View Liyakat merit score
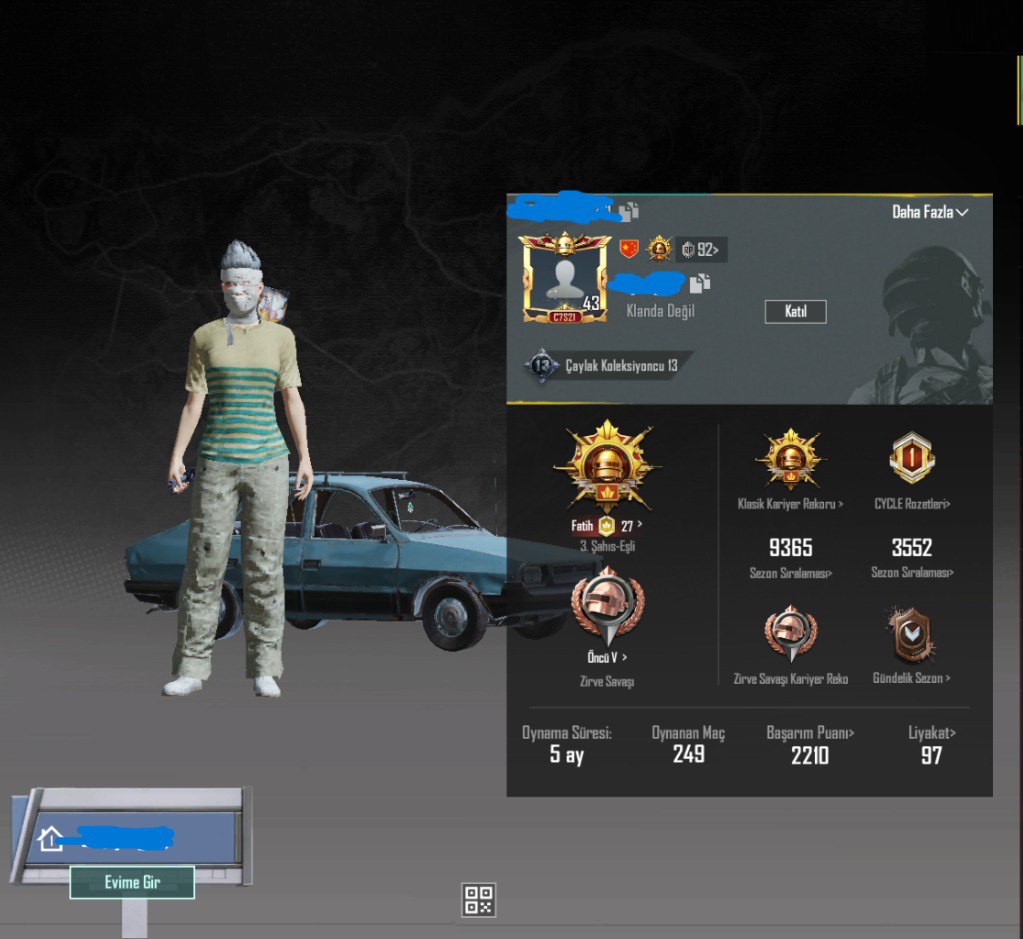The width and height of the screenshot is (1023, 939). (931, 744)
